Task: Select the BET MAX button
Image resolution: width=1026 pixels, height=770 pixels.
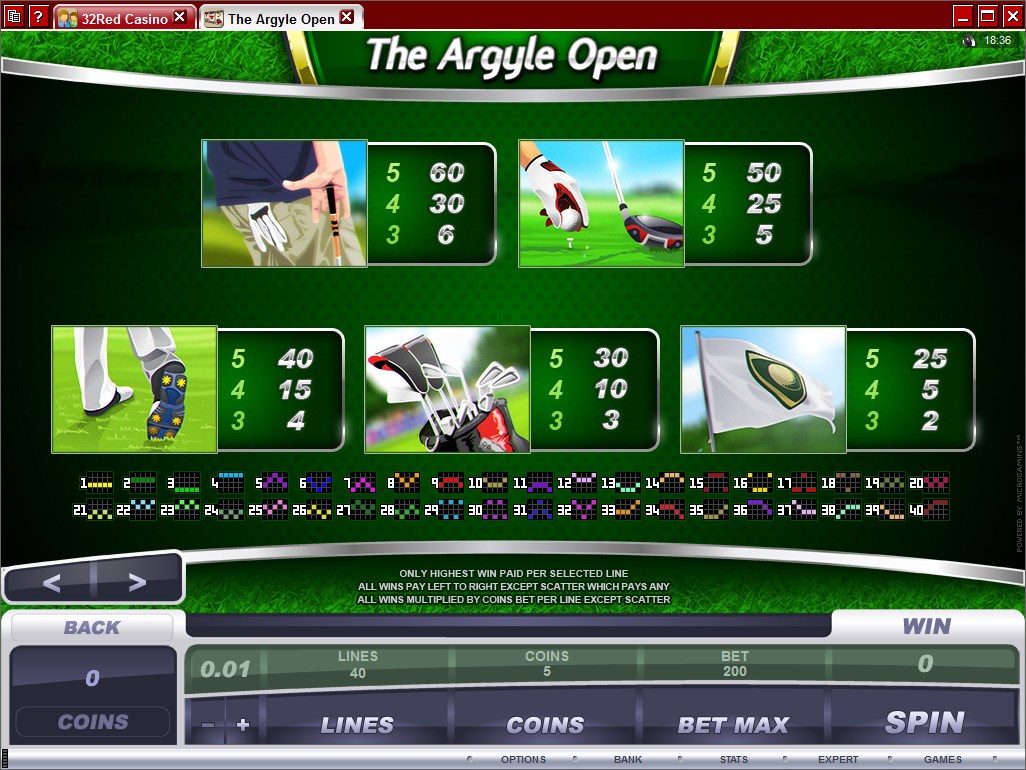Action: [x=733, y=724]
